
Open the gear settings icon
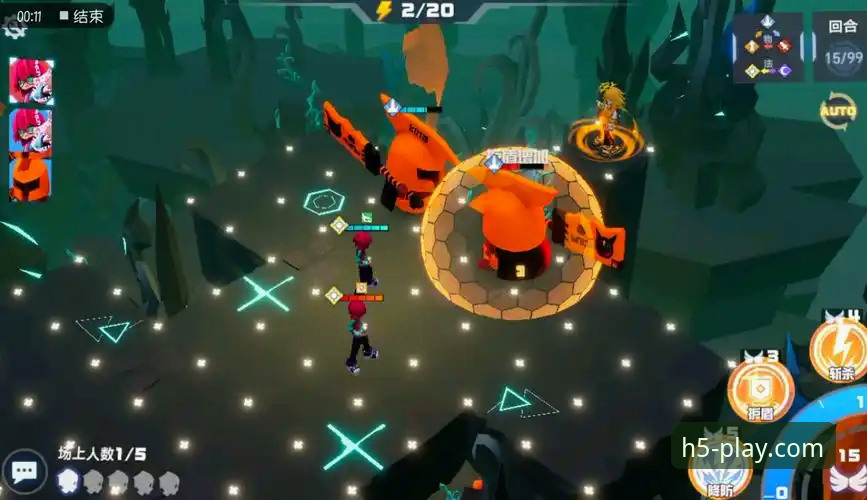coord(13,29)
